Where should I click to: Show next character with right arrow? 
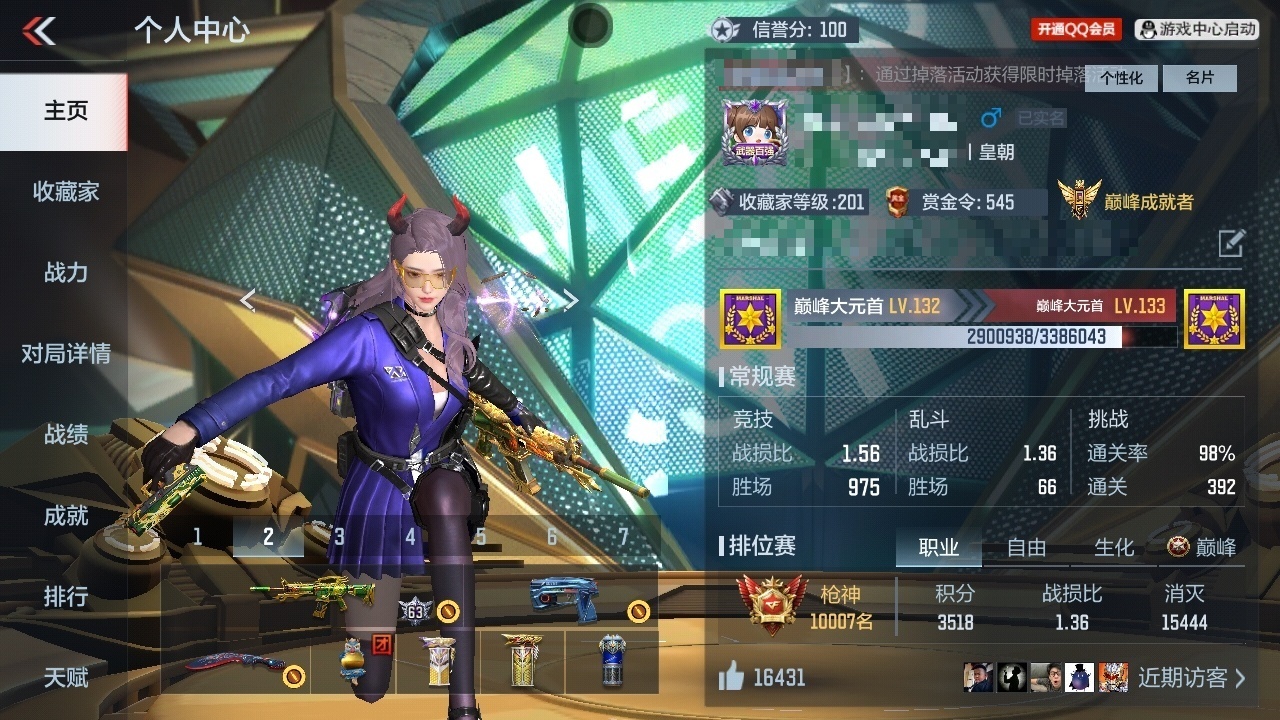point(570,300)
